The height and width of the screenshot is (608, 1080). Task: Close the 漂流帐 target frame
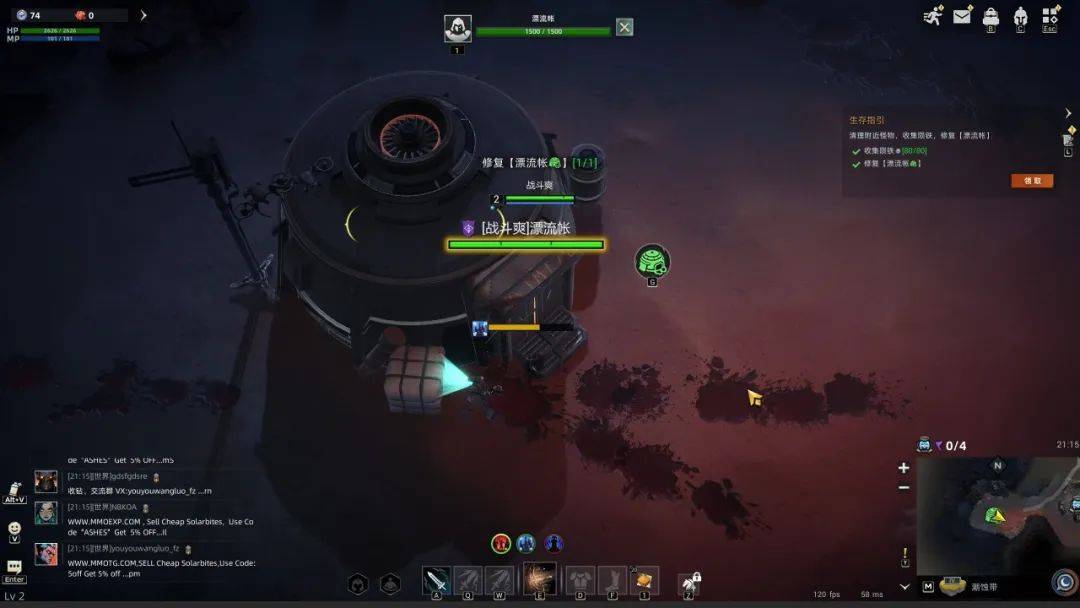click(x=625, y=27)
